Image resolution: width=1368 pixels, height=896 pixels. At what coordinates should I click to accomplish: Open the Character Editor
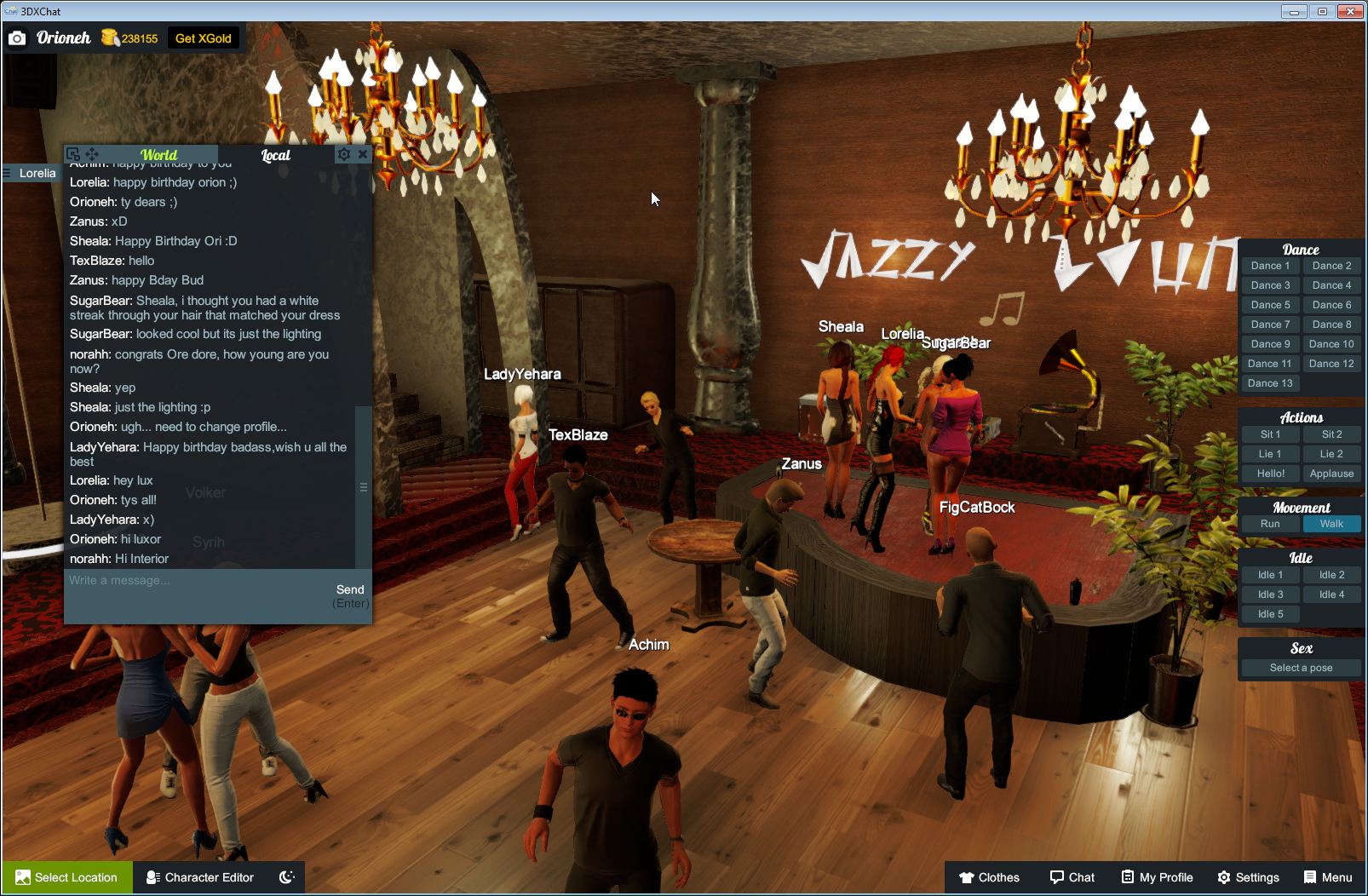[x=200, y=877]
